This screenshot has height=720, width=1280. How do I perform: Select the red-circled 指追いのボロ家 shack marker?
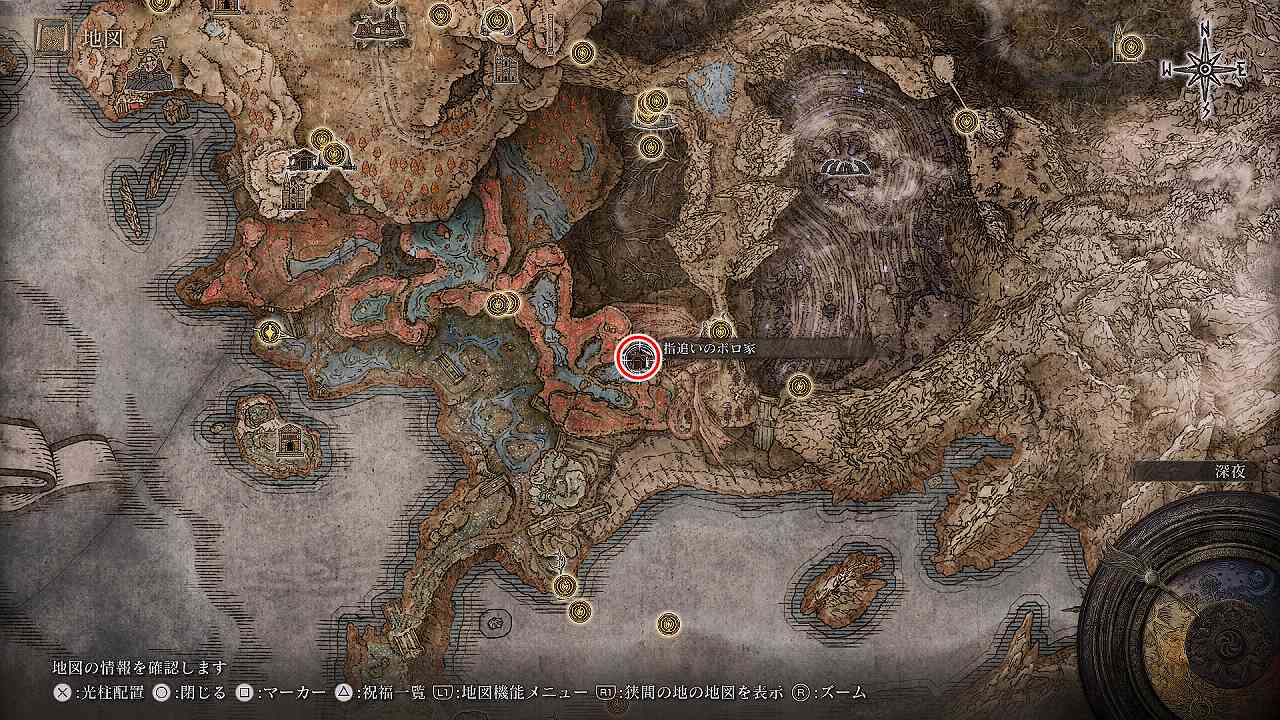(637, 357)
